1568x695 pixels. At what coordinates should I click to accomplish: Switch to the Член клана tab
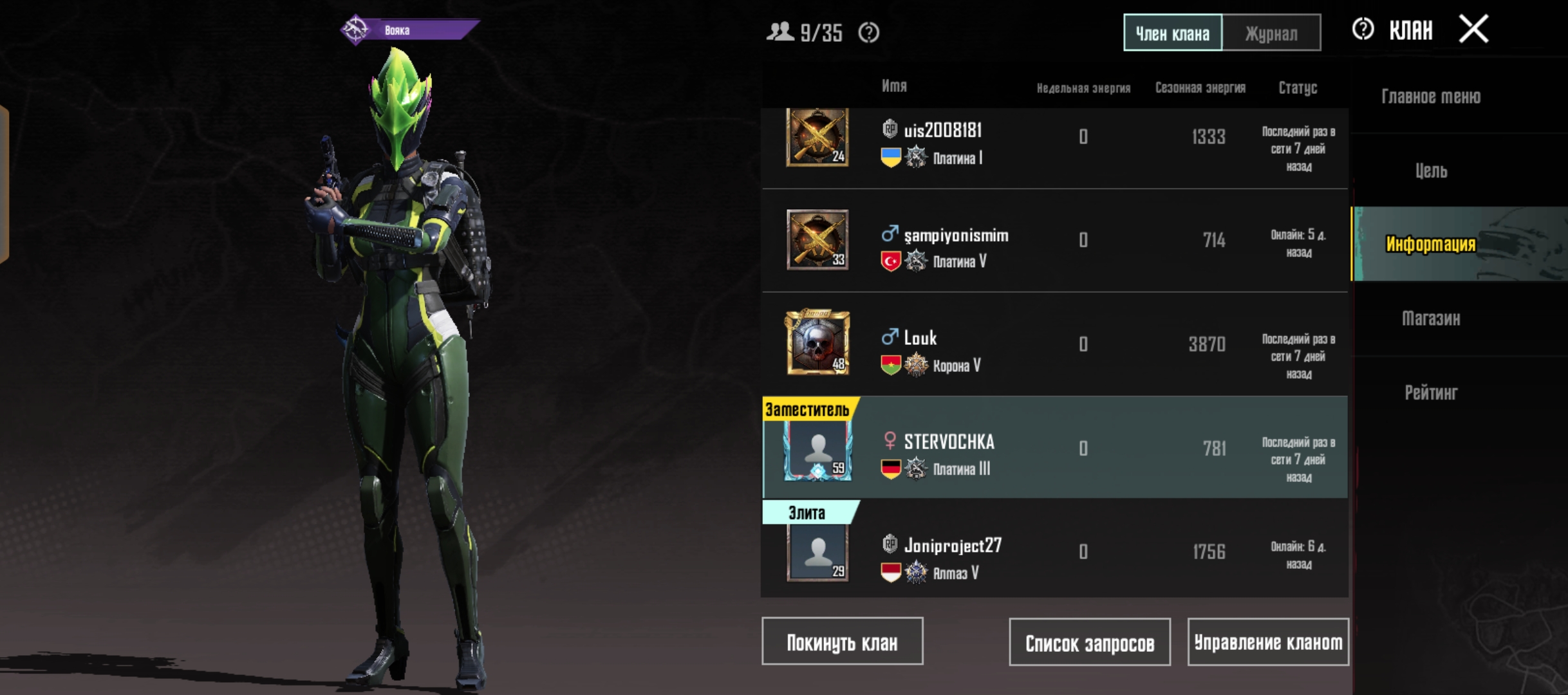click(x=1172, y=33)
